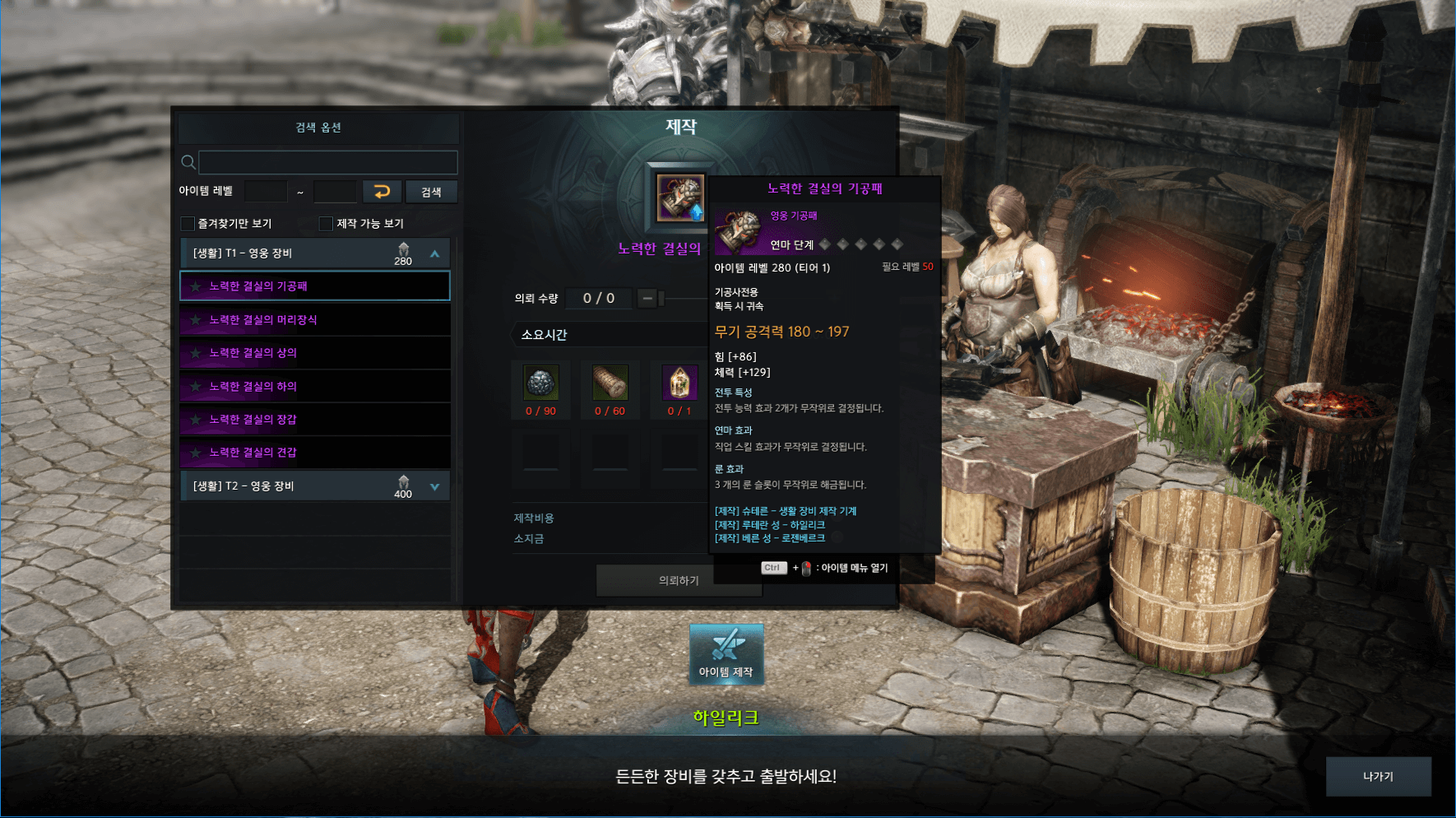This screenshot has width=1456, height=818.
Task: Decrease the order quantity with minus button
Action: pyautogui.click(x=647, y=298)
